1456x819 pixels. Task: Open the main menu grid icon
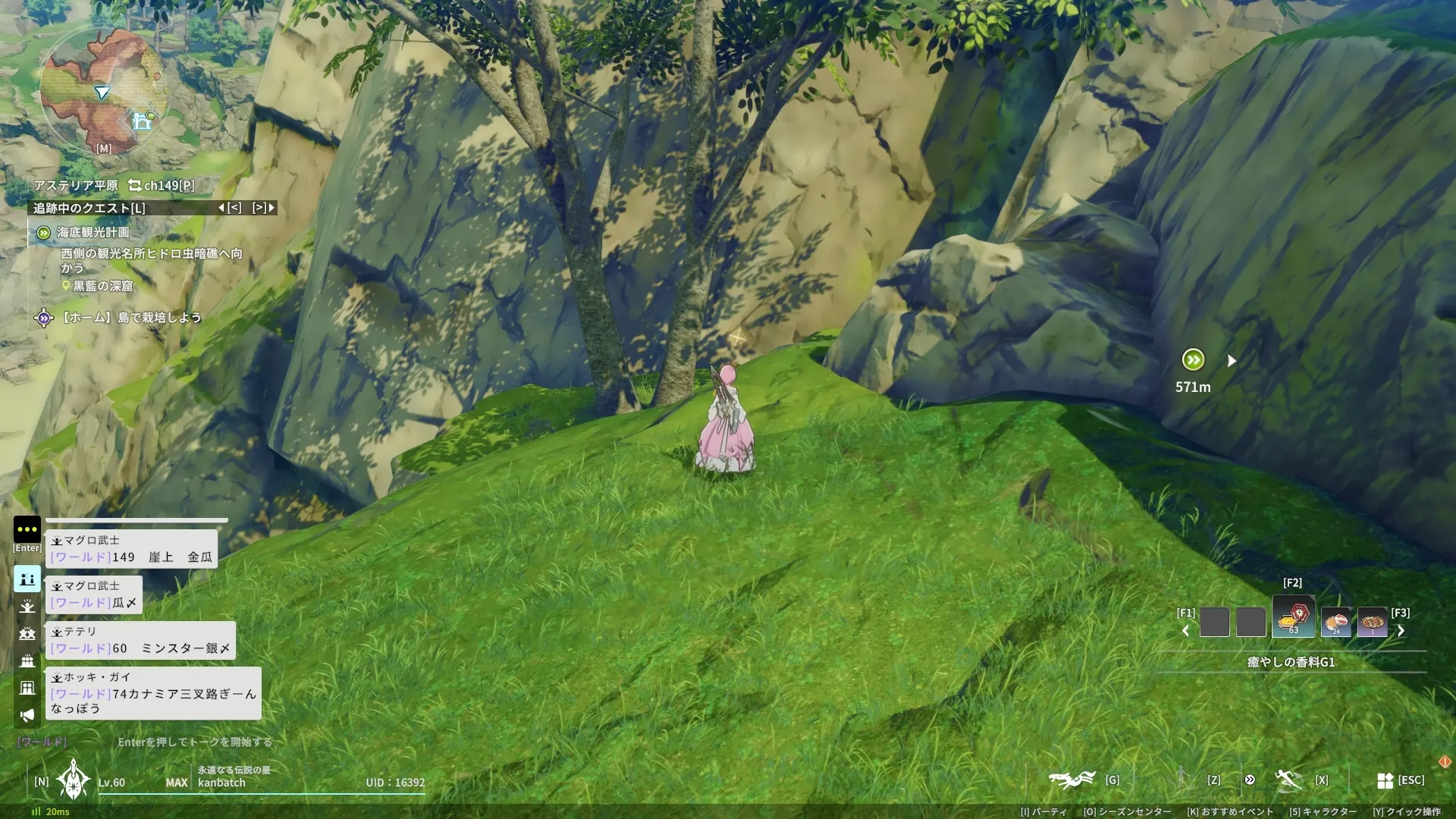[x=1385, y=780]
